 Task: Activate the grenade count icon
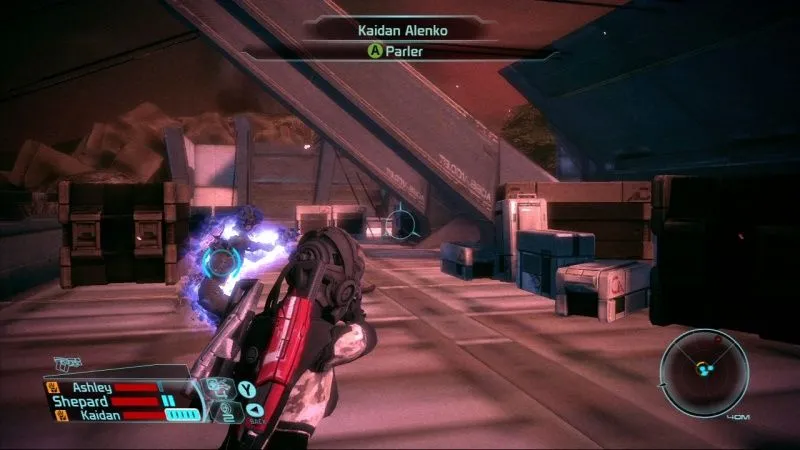(x=226, y=406)
